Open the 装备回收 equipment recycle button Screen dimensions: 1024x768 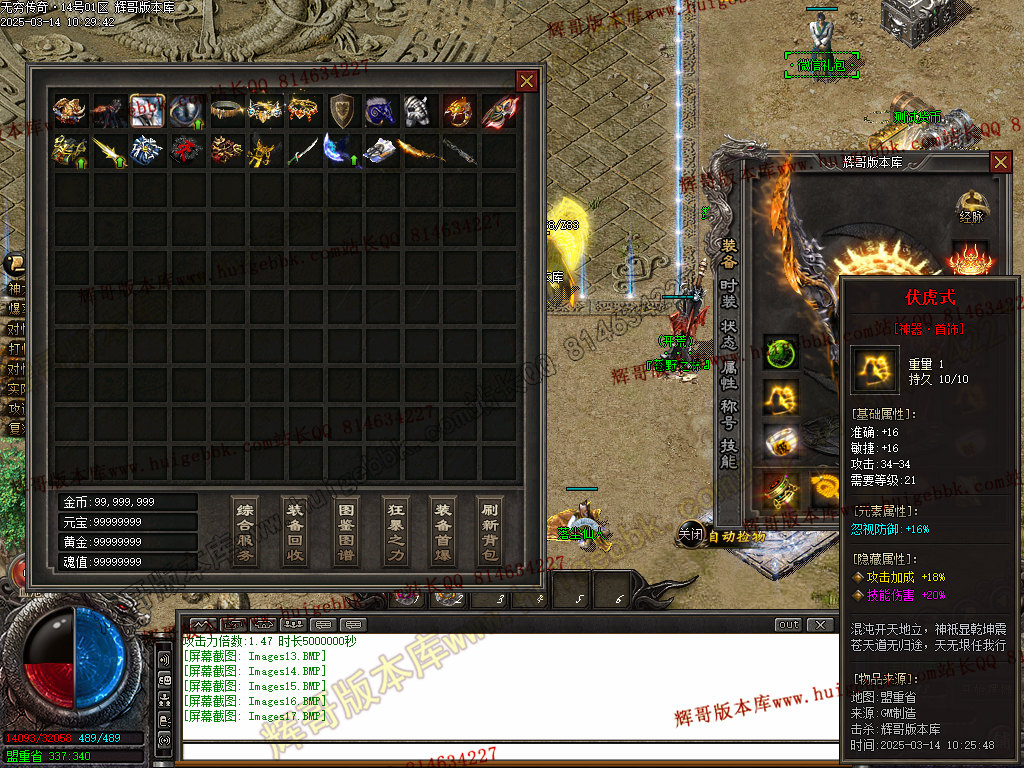tap(295, 530)
